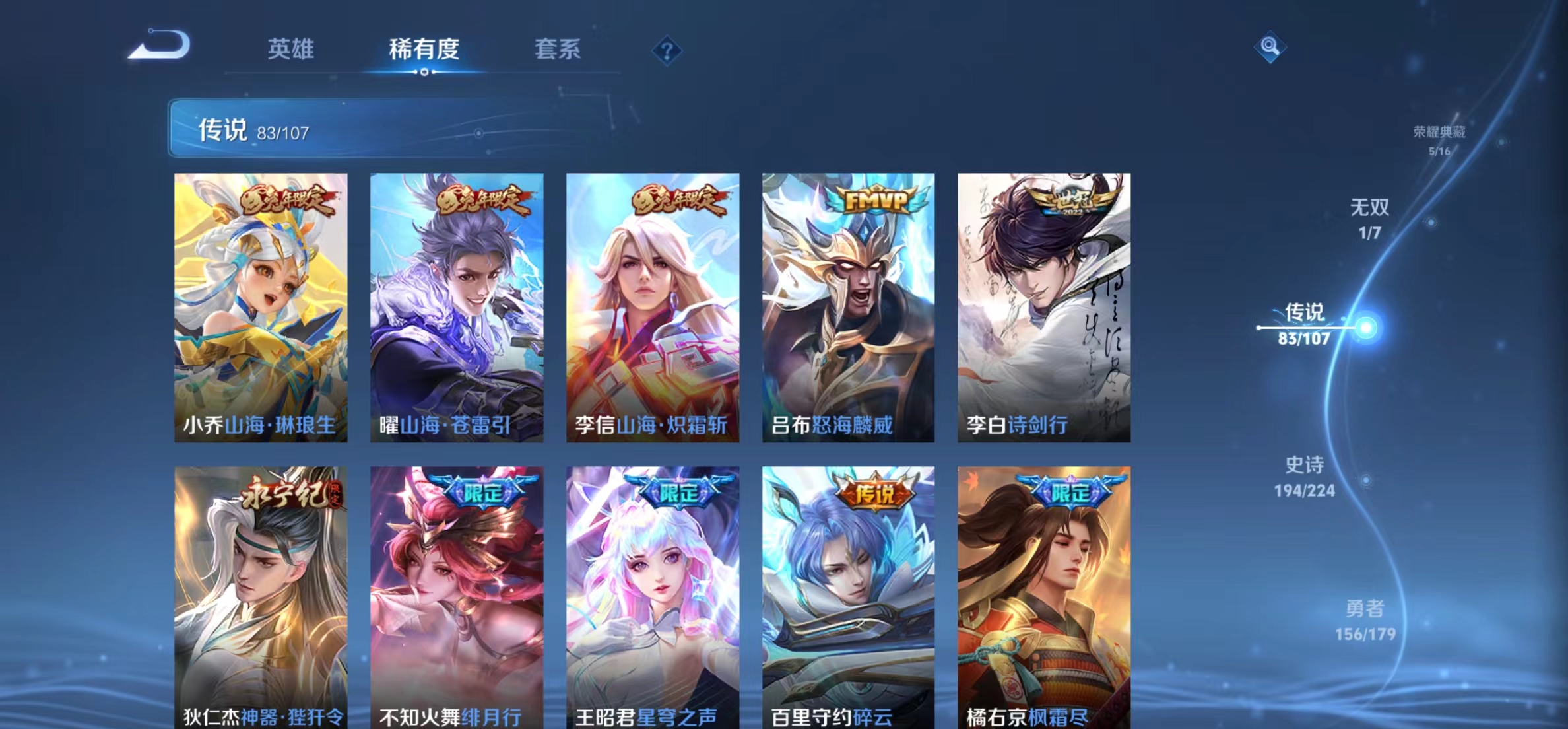Image resolution: width=1568 pixels, height=729 pixels.
Task: Switch to the 套系 tab
Action: point(558,50)
